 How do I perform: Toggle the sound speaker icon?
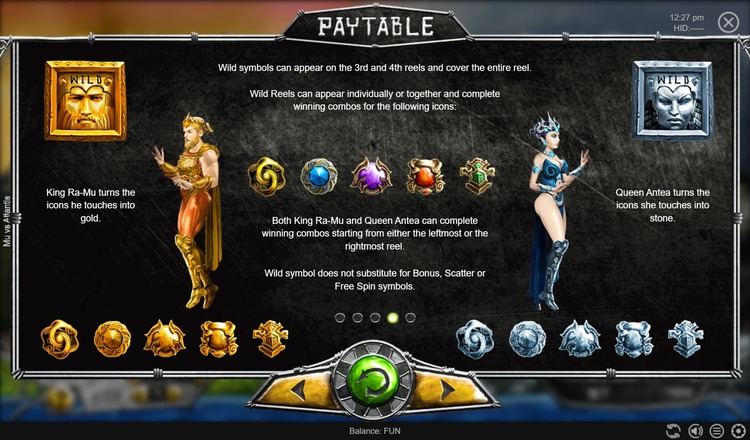[x=695, y=430]
